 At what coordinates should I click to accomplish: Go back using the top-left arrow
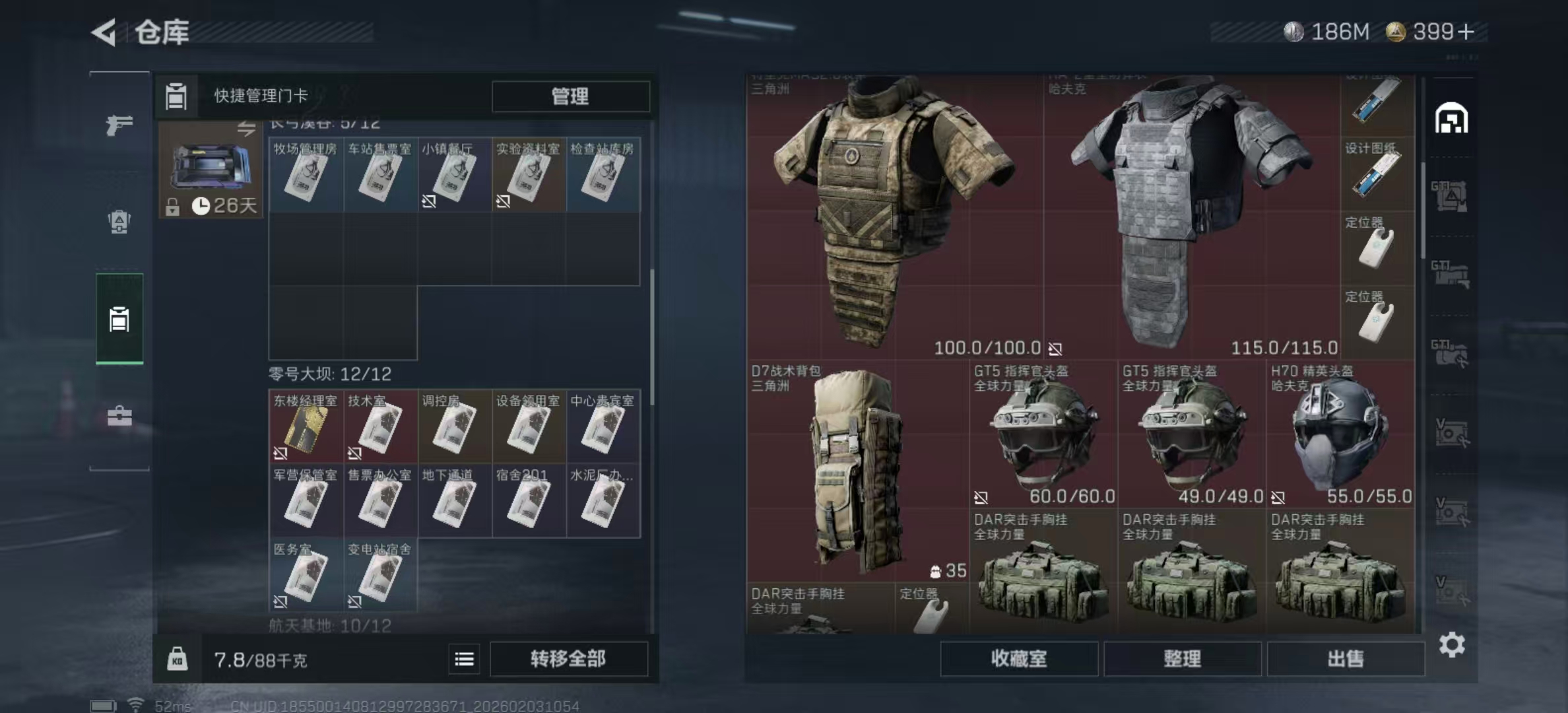104,32
